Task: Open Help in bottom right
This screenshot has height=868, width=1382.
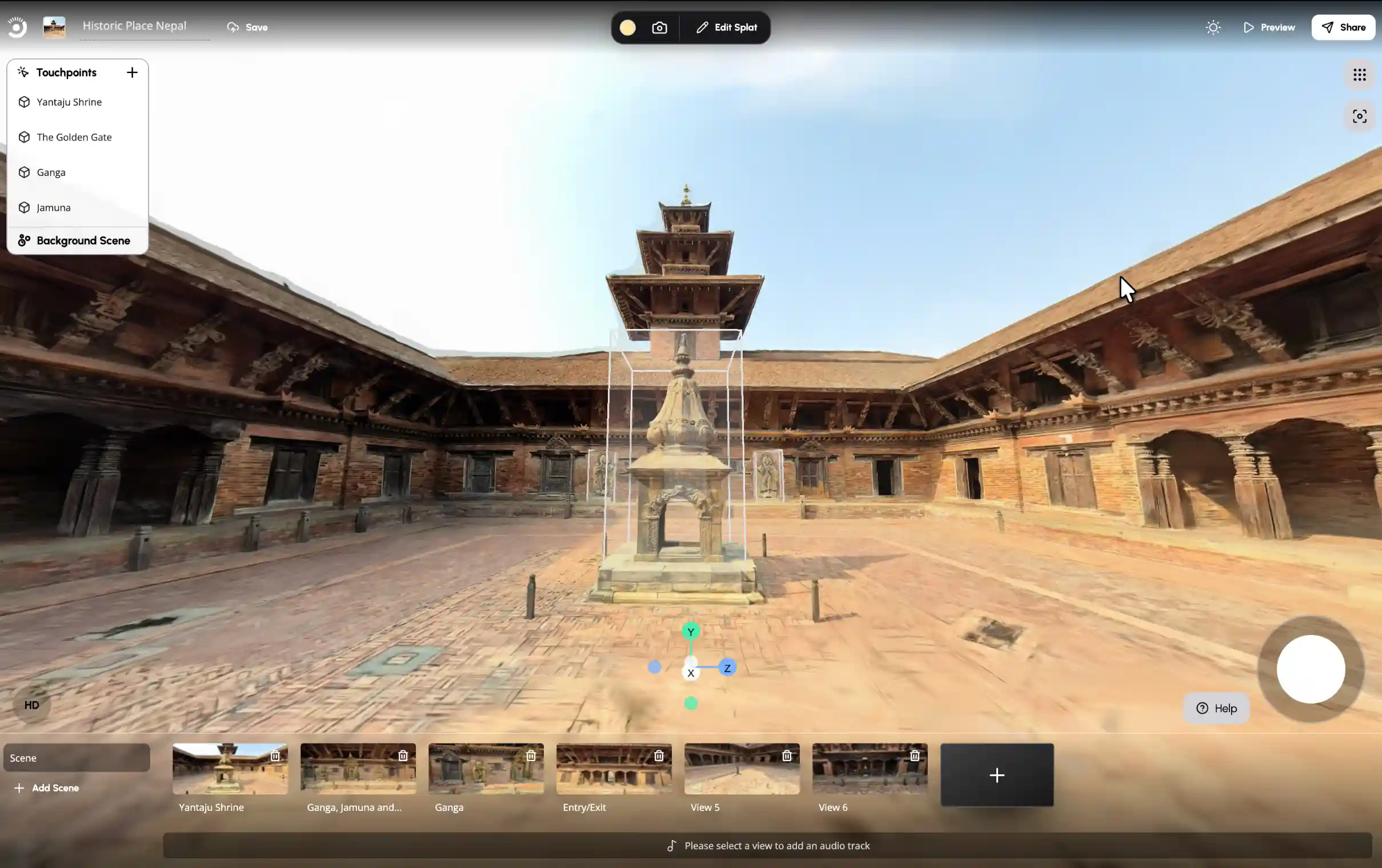Action: pyautogui.click(x=1216, y=708)
